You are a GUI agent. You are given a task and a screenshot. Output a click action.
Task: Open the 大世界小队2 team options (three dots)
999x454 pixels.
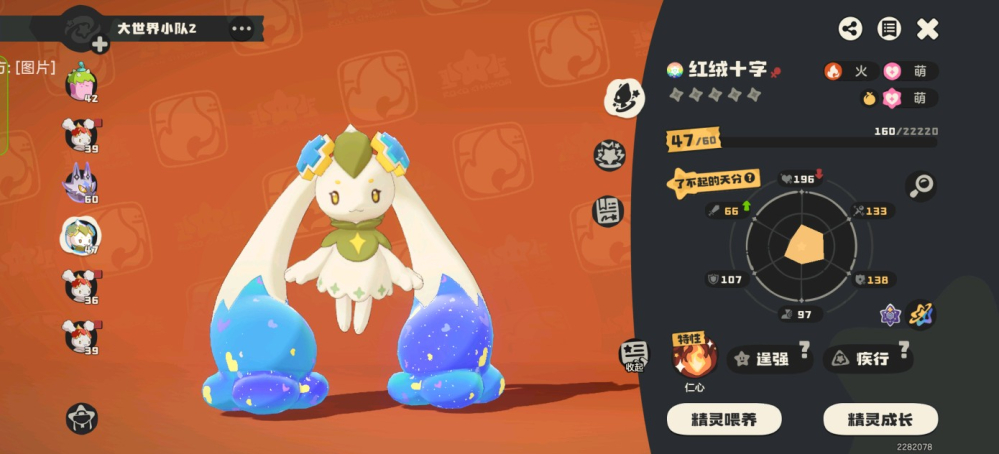242,28
